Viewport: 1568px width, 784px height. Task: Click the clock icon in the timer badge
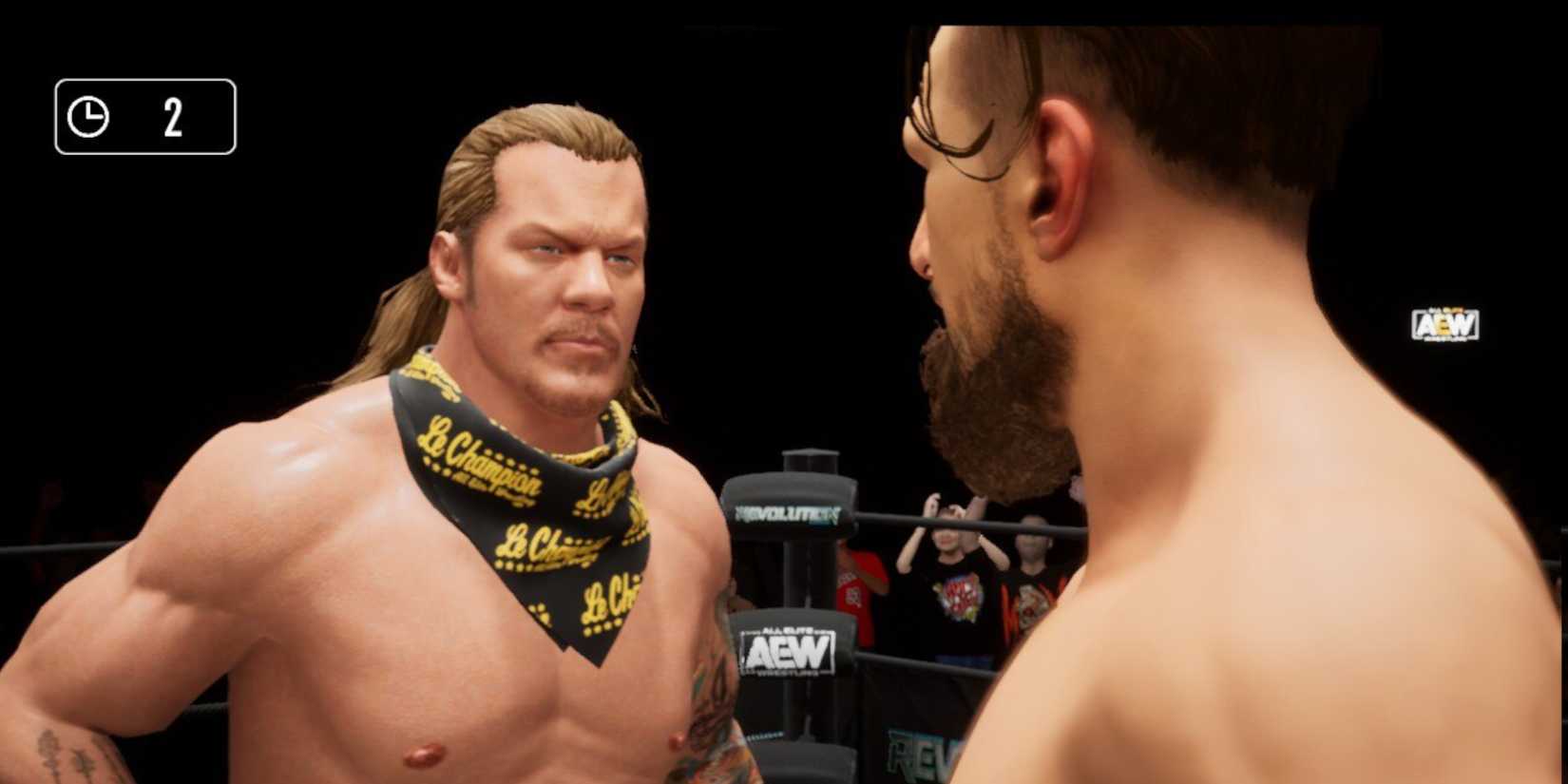point(87,116)
